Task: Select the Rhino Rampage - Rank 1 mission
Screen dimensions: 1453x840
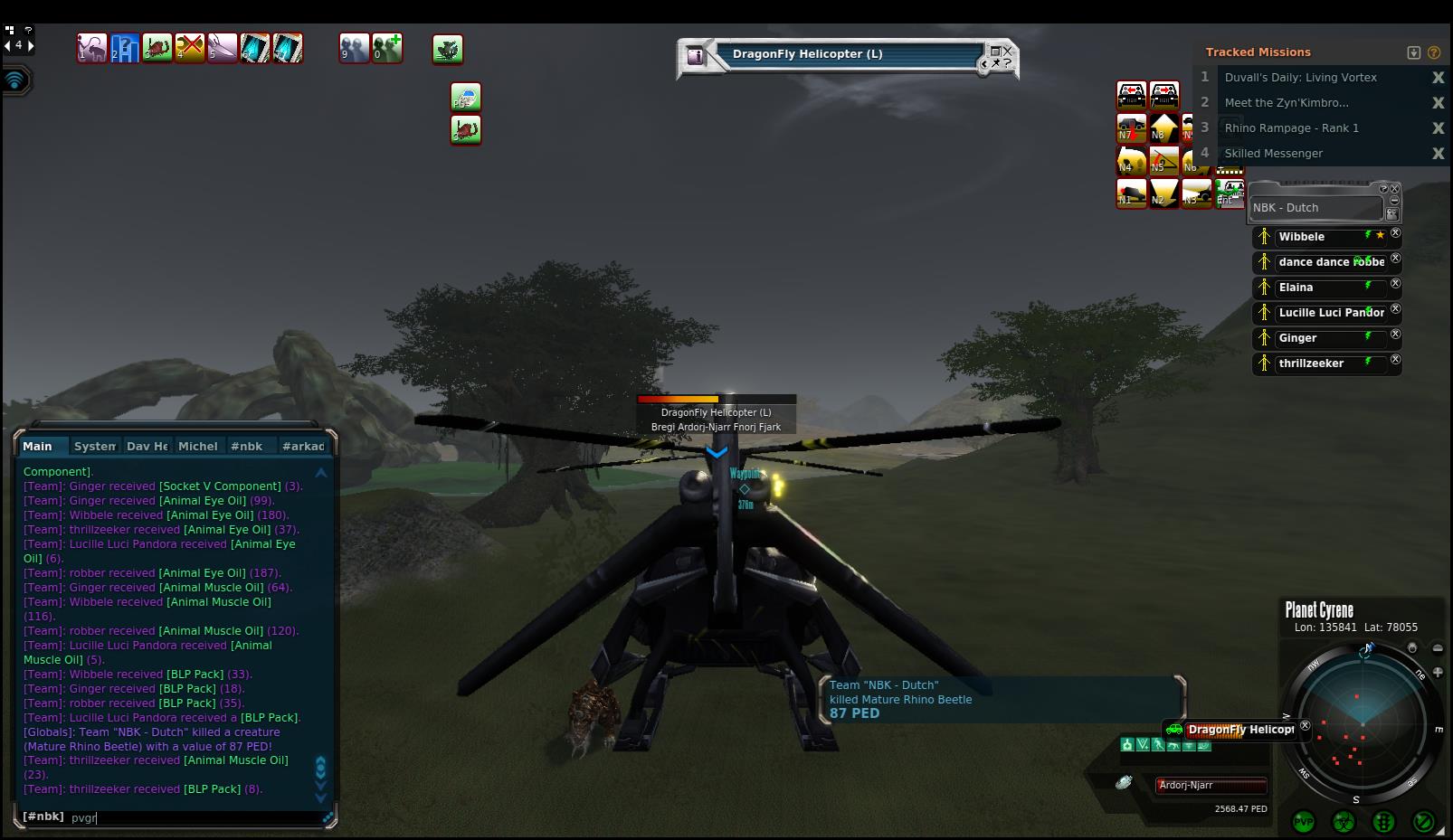Action: [x=1291, y=128]
